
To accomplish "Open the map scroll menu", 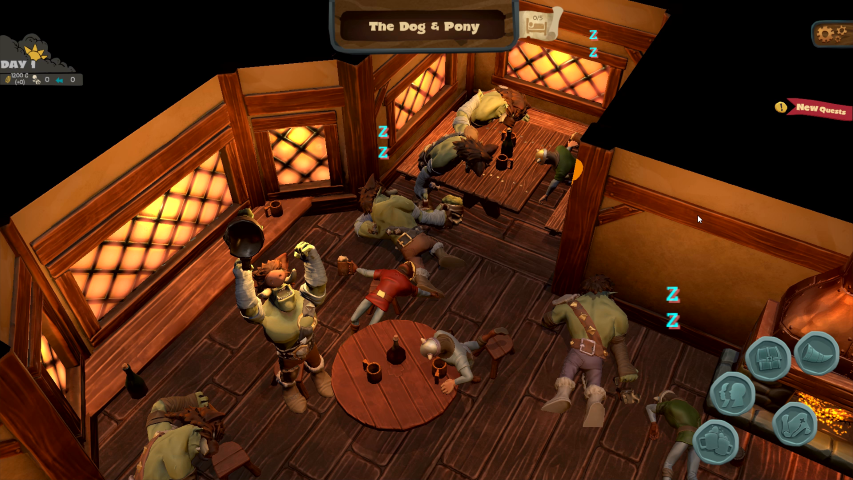I will click(x=795, y=424).
